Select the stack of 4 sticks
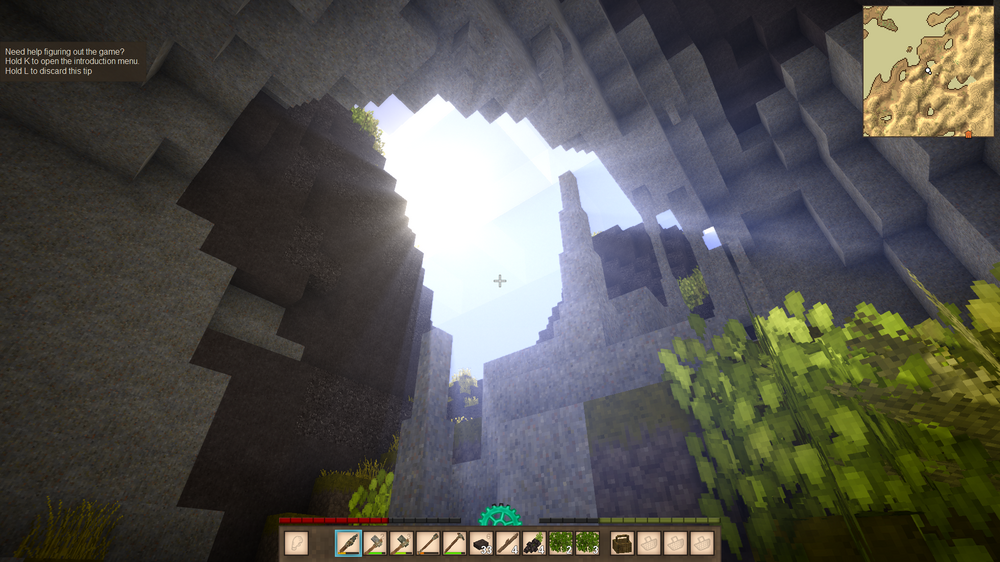The height and width of the screenshot is (562, 1000). click(x=507, y=543)
